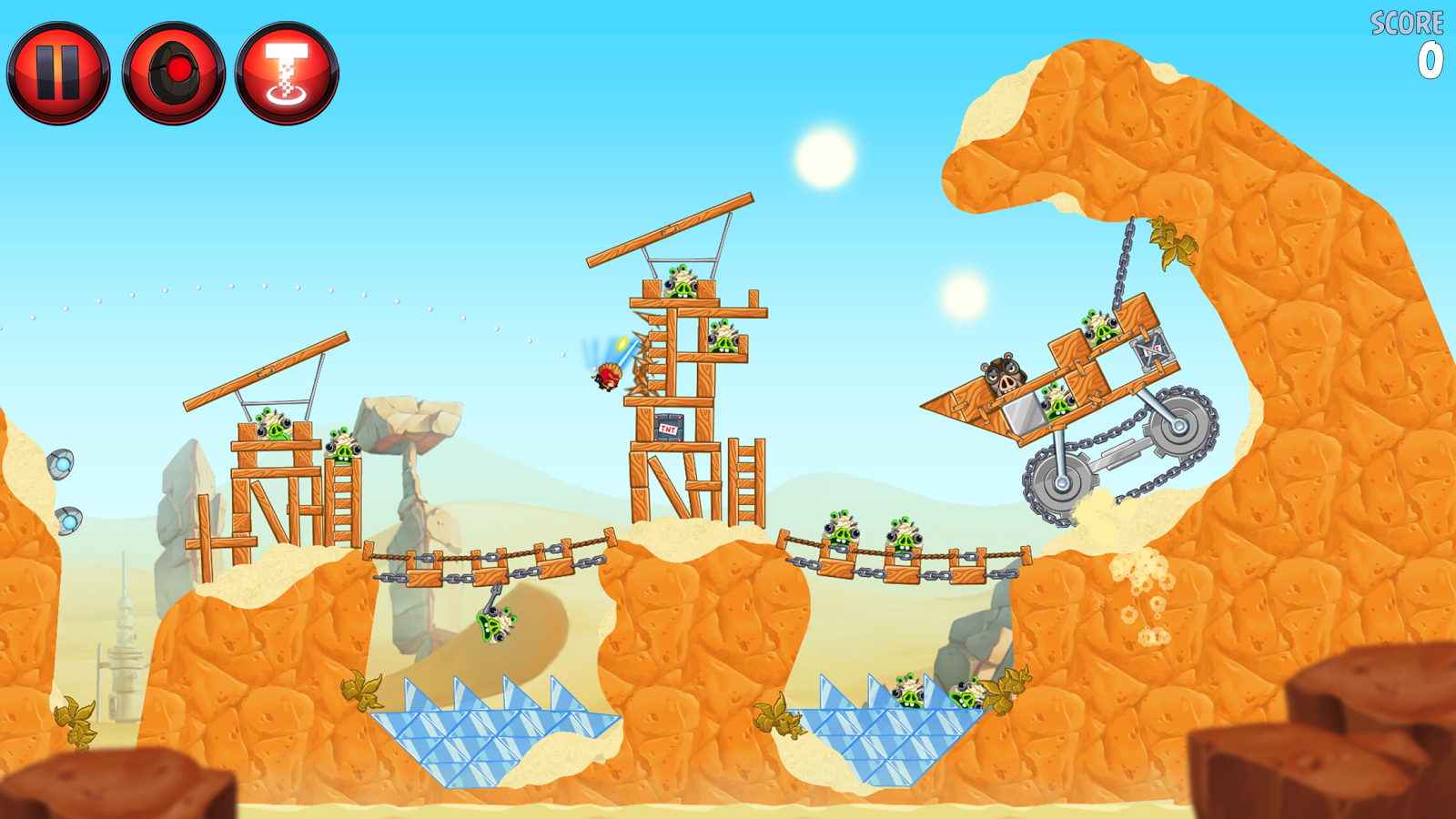Viewport: 1456px width, 819px height.
Task: Tap the pig atop the middle tower platform
Action: point(682,284)
